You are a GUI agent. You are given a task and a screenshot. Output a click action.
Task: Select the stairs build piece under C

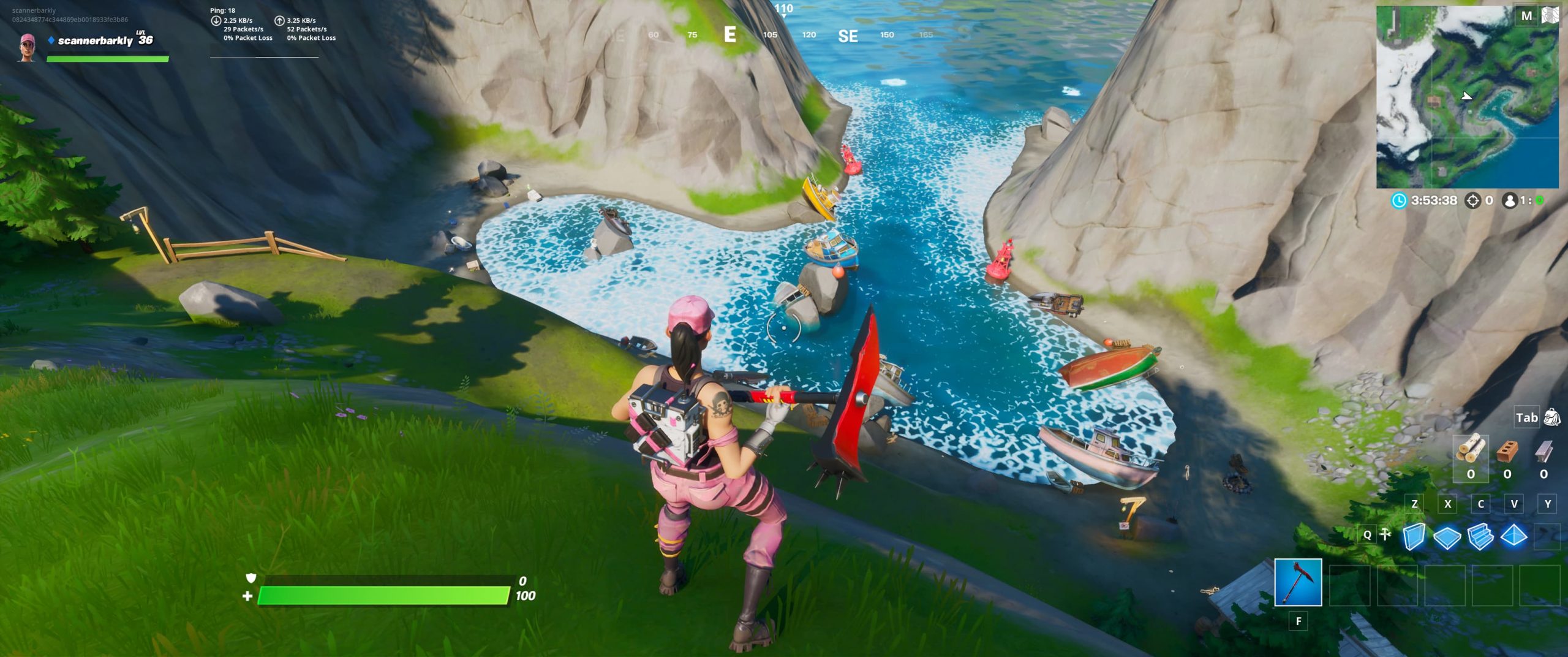(x=1481, y=536)
